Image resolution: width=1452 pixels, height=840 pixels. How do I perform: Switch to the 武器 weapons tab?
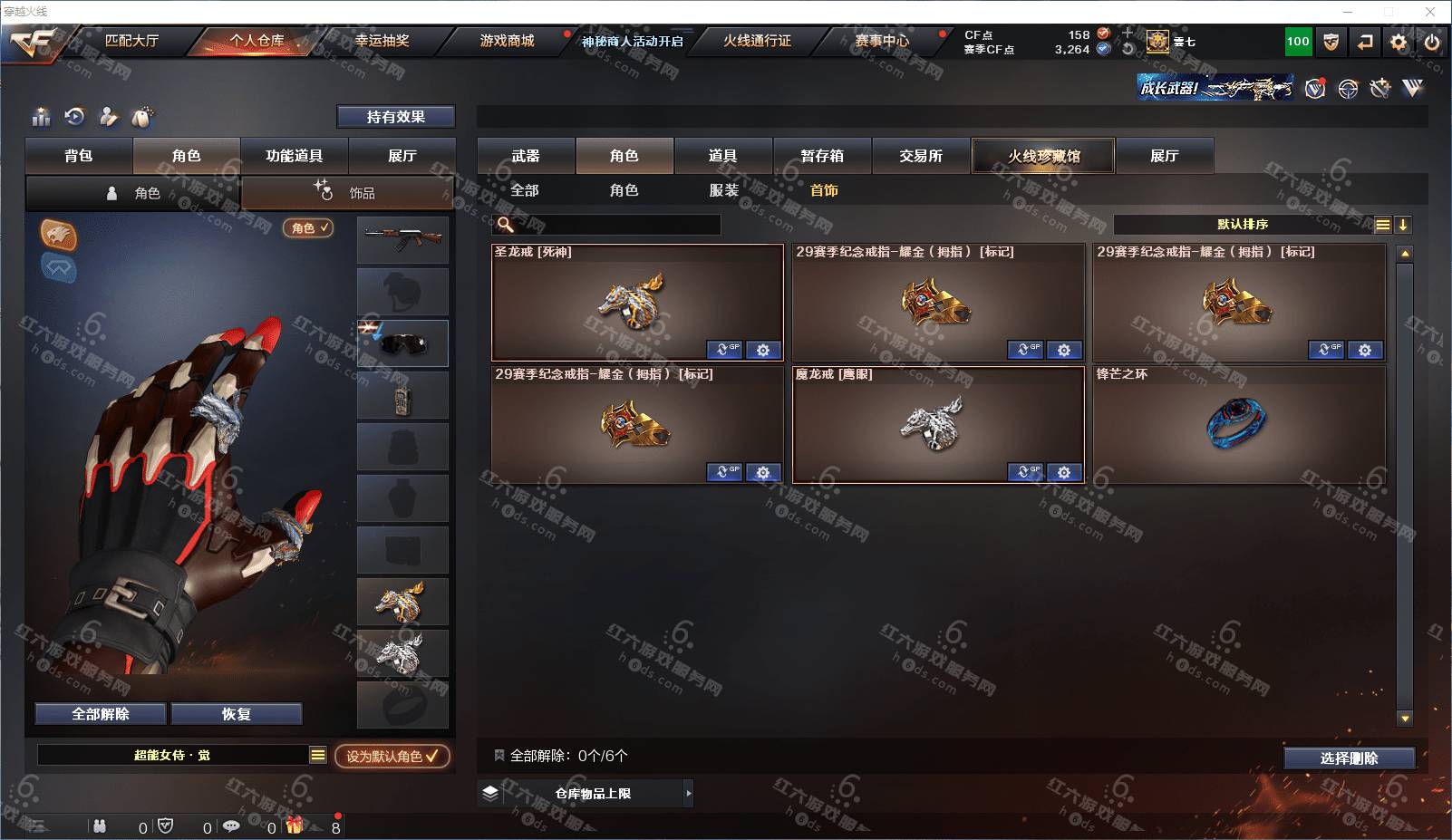[526, 156]
